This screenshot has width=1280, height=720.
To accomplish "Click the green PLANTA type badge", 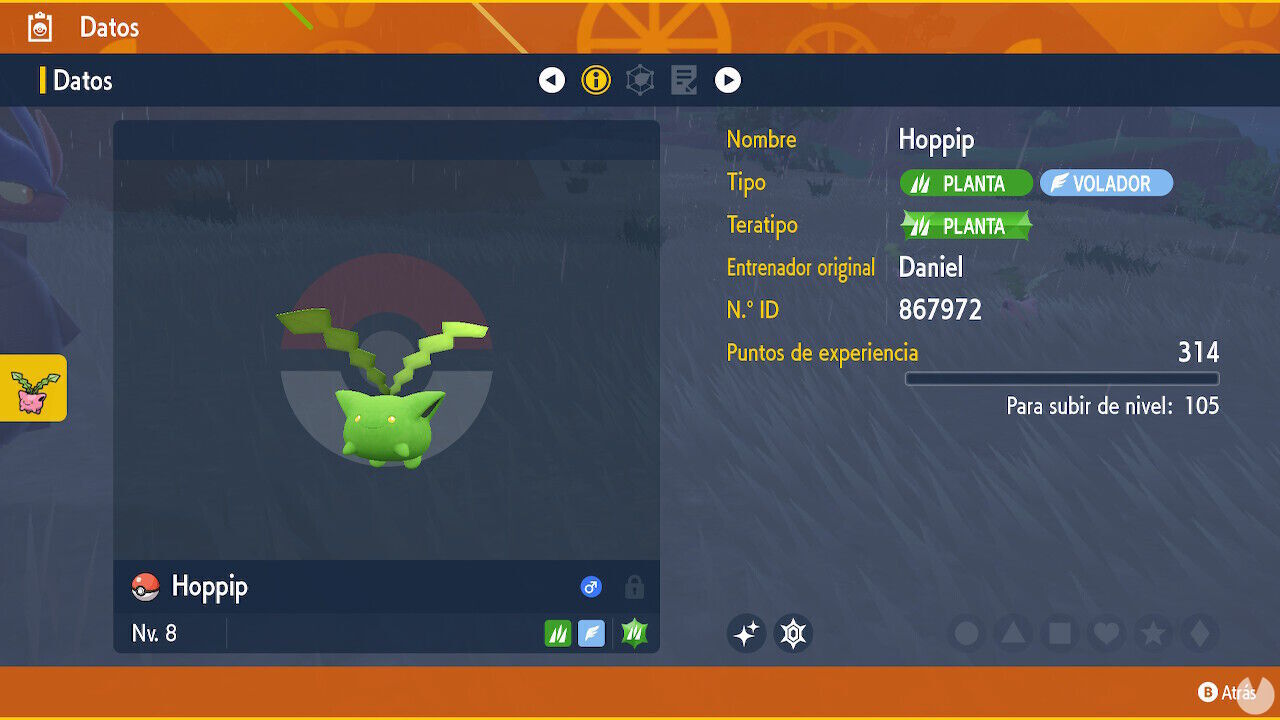I will (x=965, y=183).
